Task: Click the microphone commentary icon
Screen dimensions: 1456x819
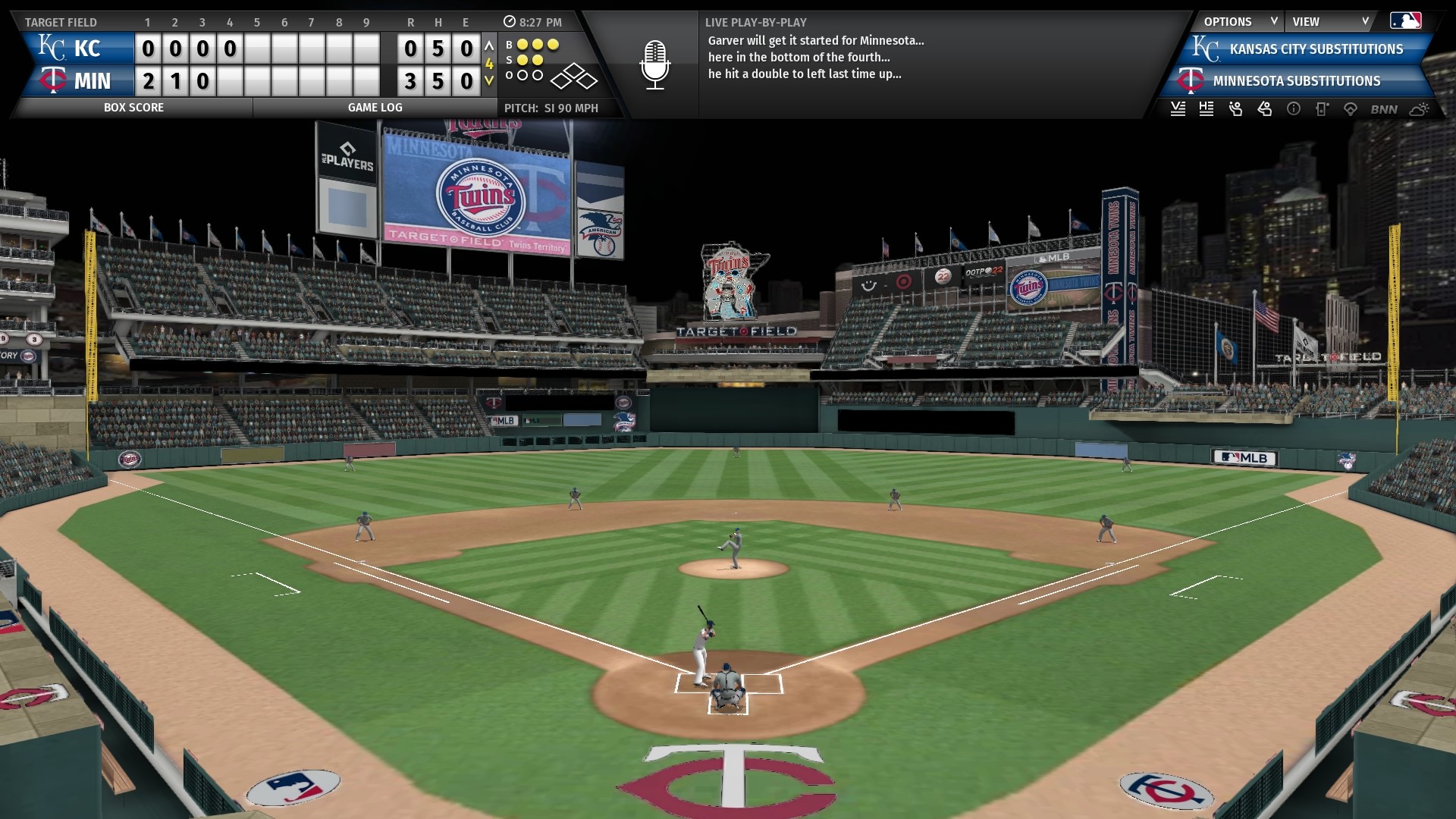Action: point(654,64)
